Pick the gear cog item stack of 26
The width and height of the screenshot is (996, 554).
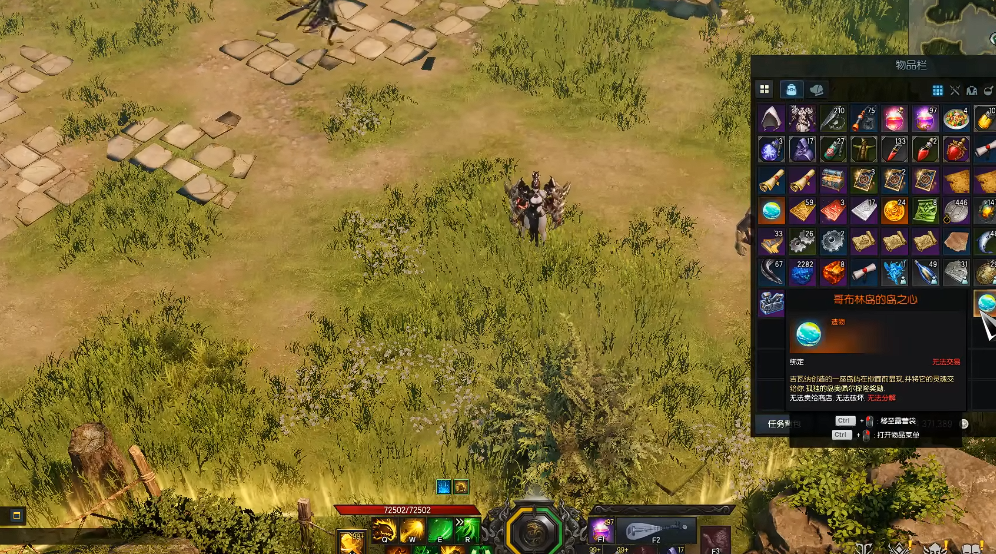[x=803, y=242]
